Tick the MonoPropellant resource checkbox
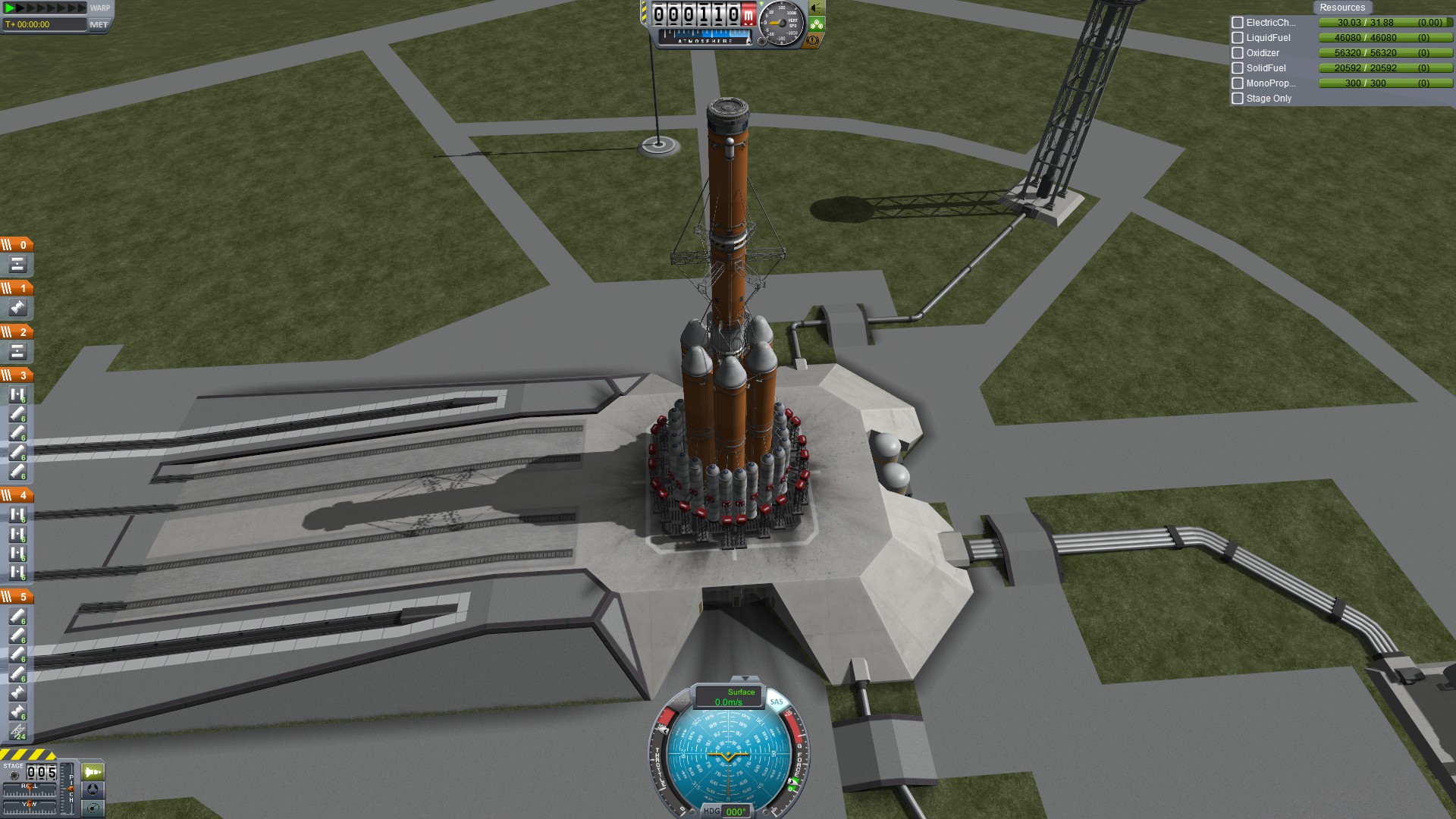This screenshot has width=1456, height=819. pyautogui.click(x=1238, y=83)
